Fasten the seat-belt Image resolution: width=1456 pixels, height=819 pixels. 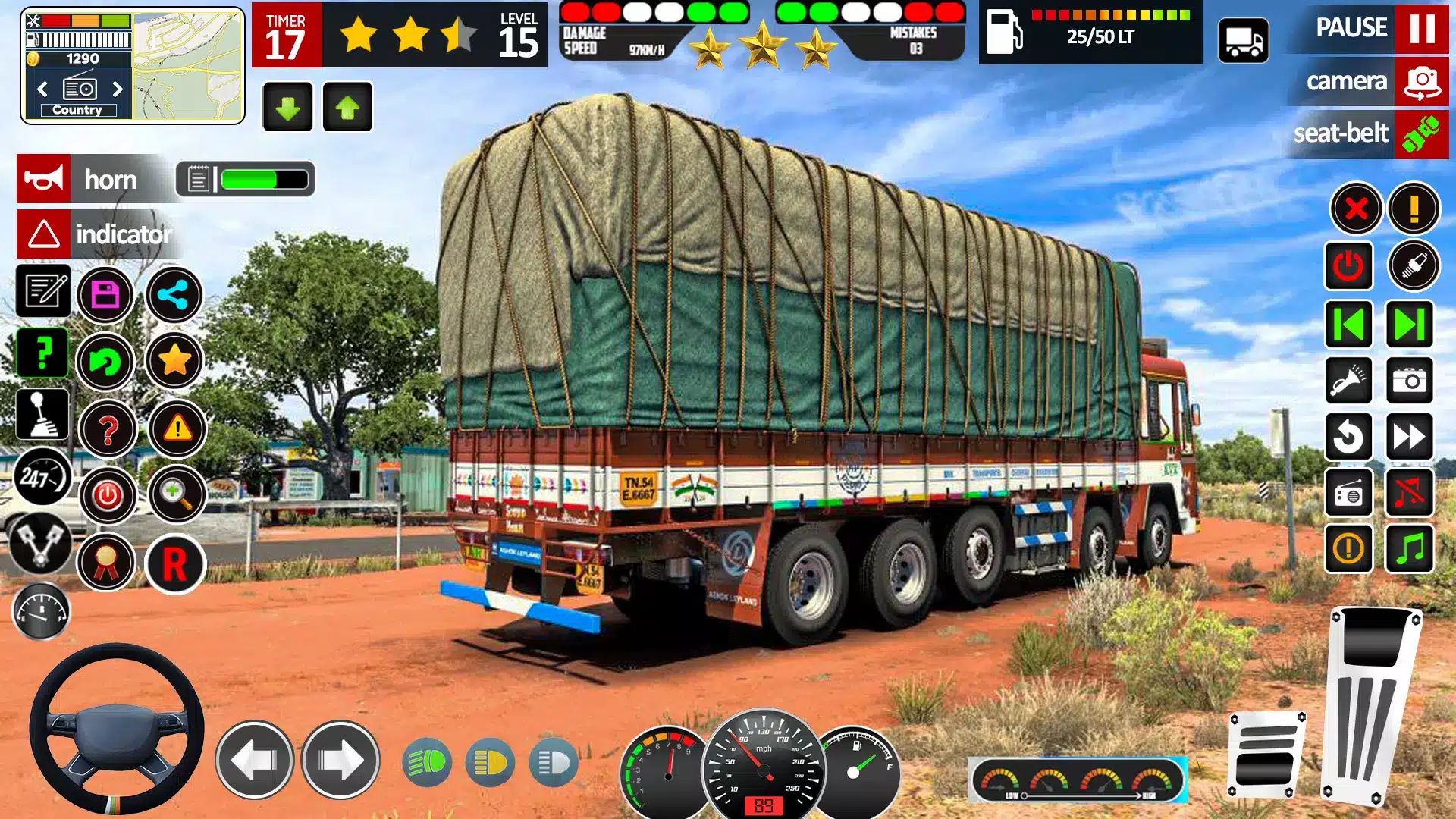click(x=1420, y=133)
